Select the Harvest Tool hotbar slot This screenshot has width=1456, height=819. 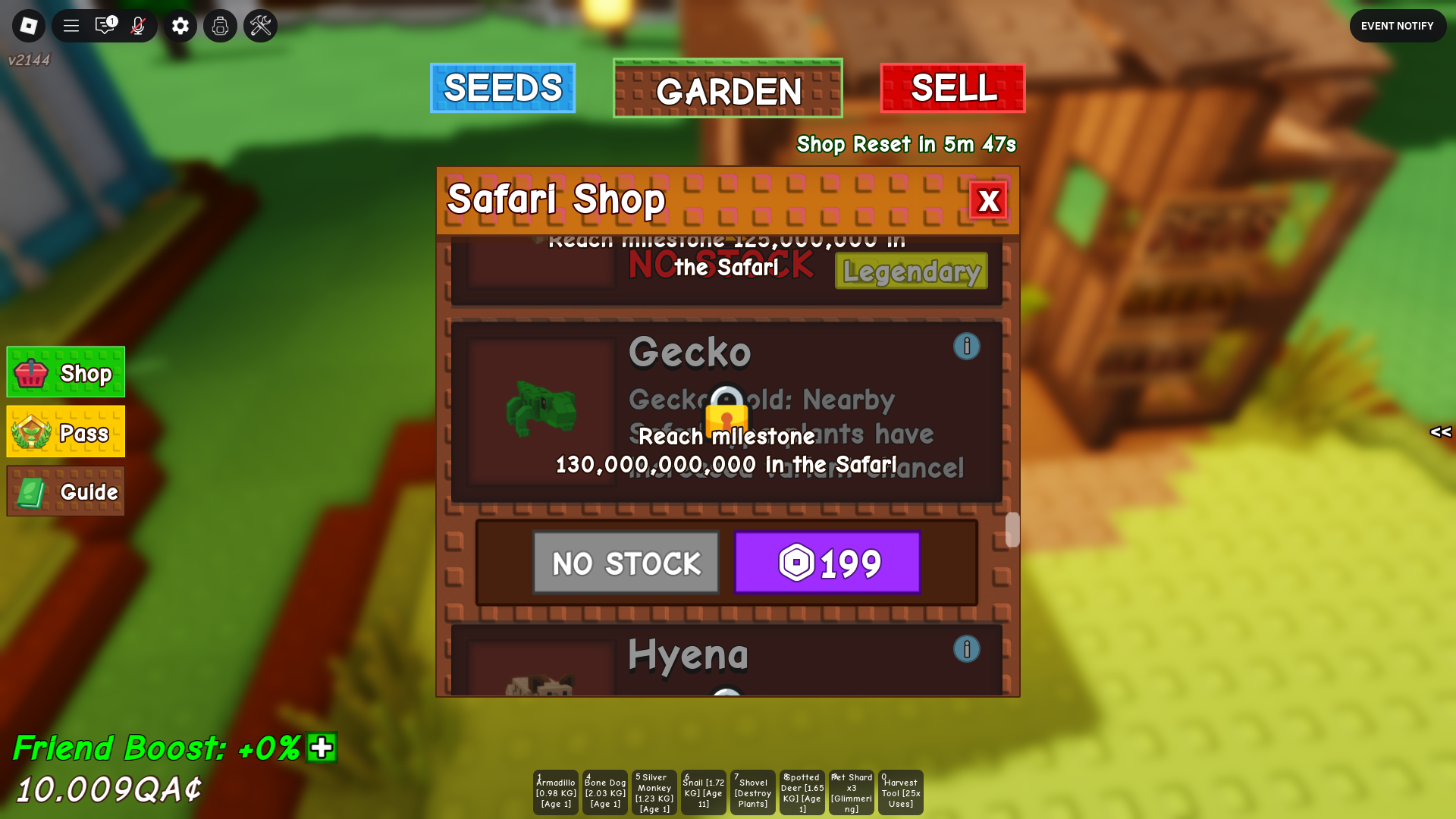pos(900,792)
